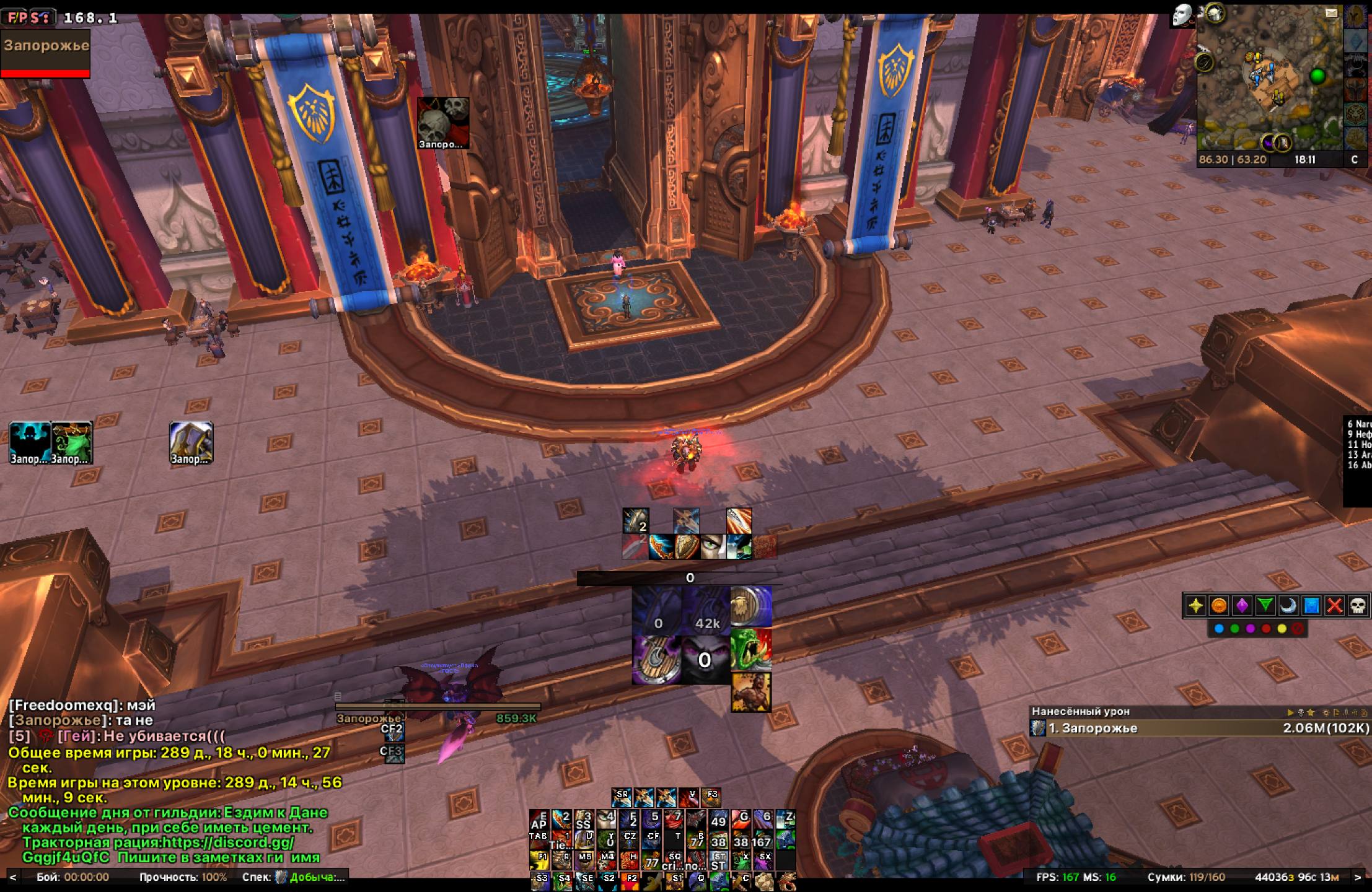Set the crescent moon raid target marker

[x=1288, y=605]
